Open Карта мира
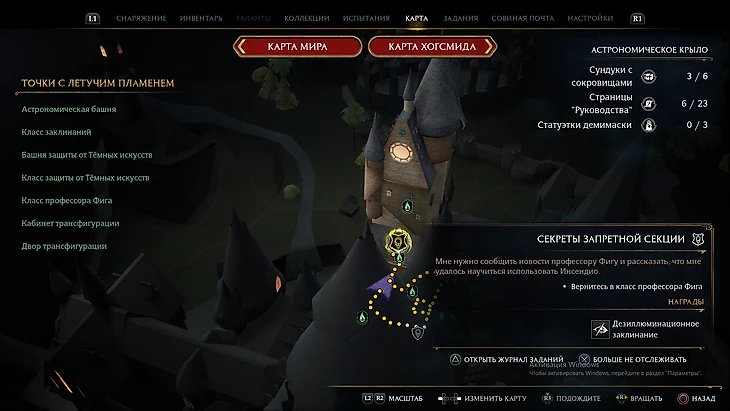The image size is (730, 411). [297, 46]
